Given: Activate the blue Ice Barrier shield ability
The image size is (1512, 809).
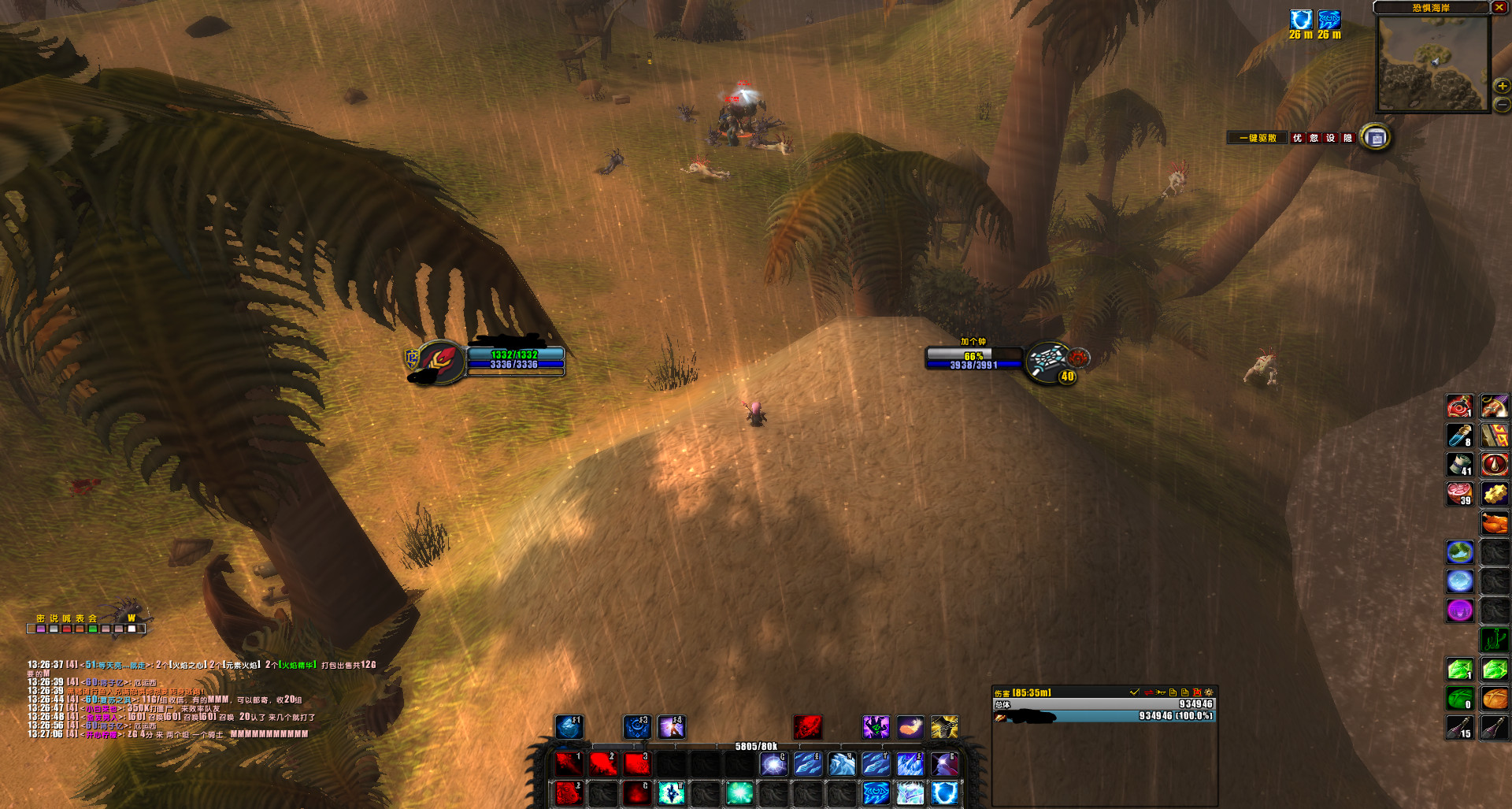Looking at the screenshot, I should [944, 792].
